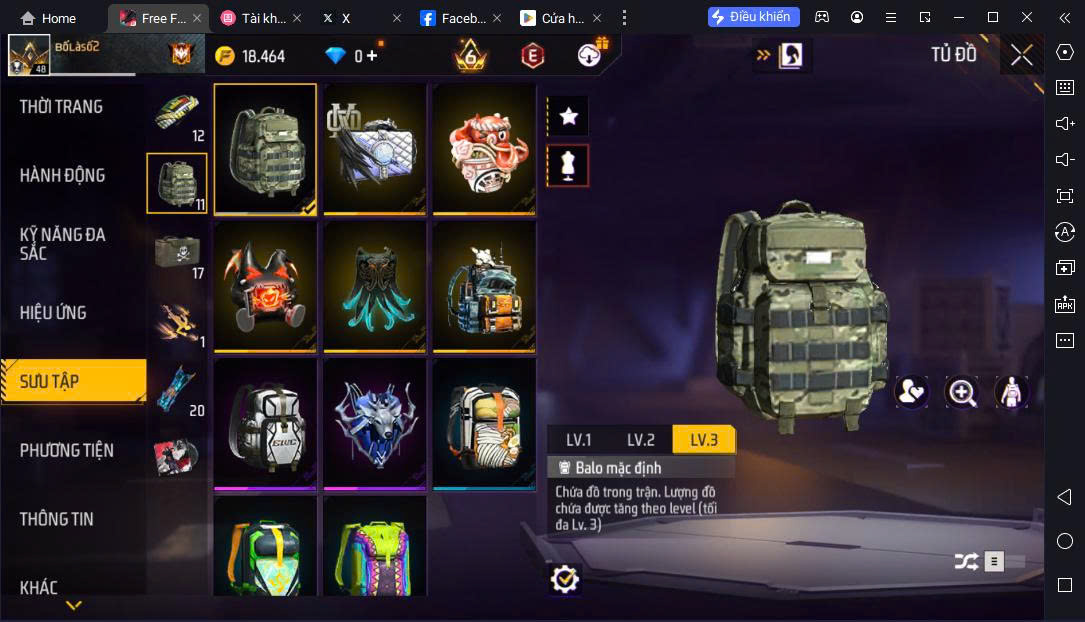Select the LV.1 backpack level tab
This screenshot has width=1085, height=622.
click(579, 440)
